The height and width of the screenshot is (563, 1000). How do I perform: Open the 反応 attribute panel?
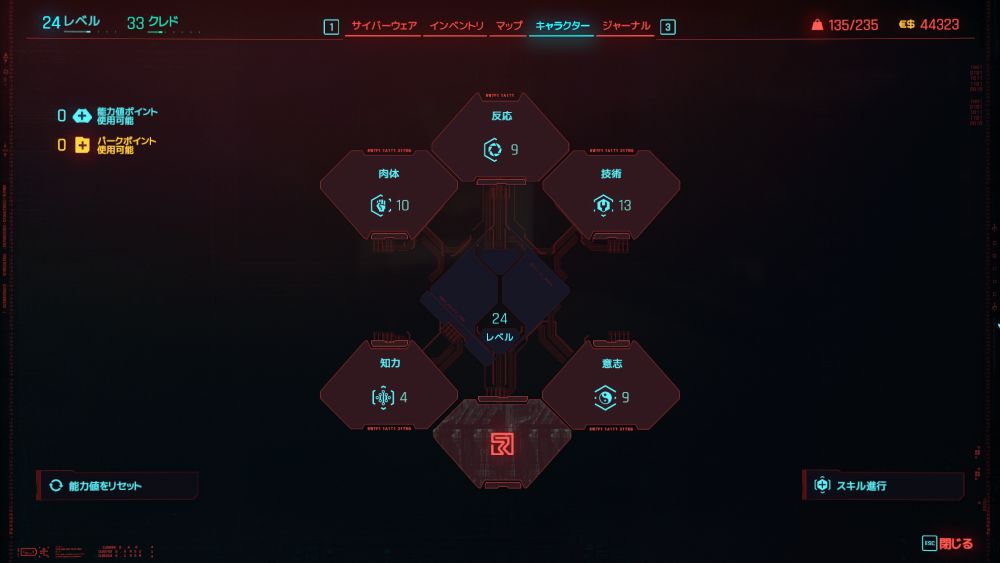pos(500,138)
